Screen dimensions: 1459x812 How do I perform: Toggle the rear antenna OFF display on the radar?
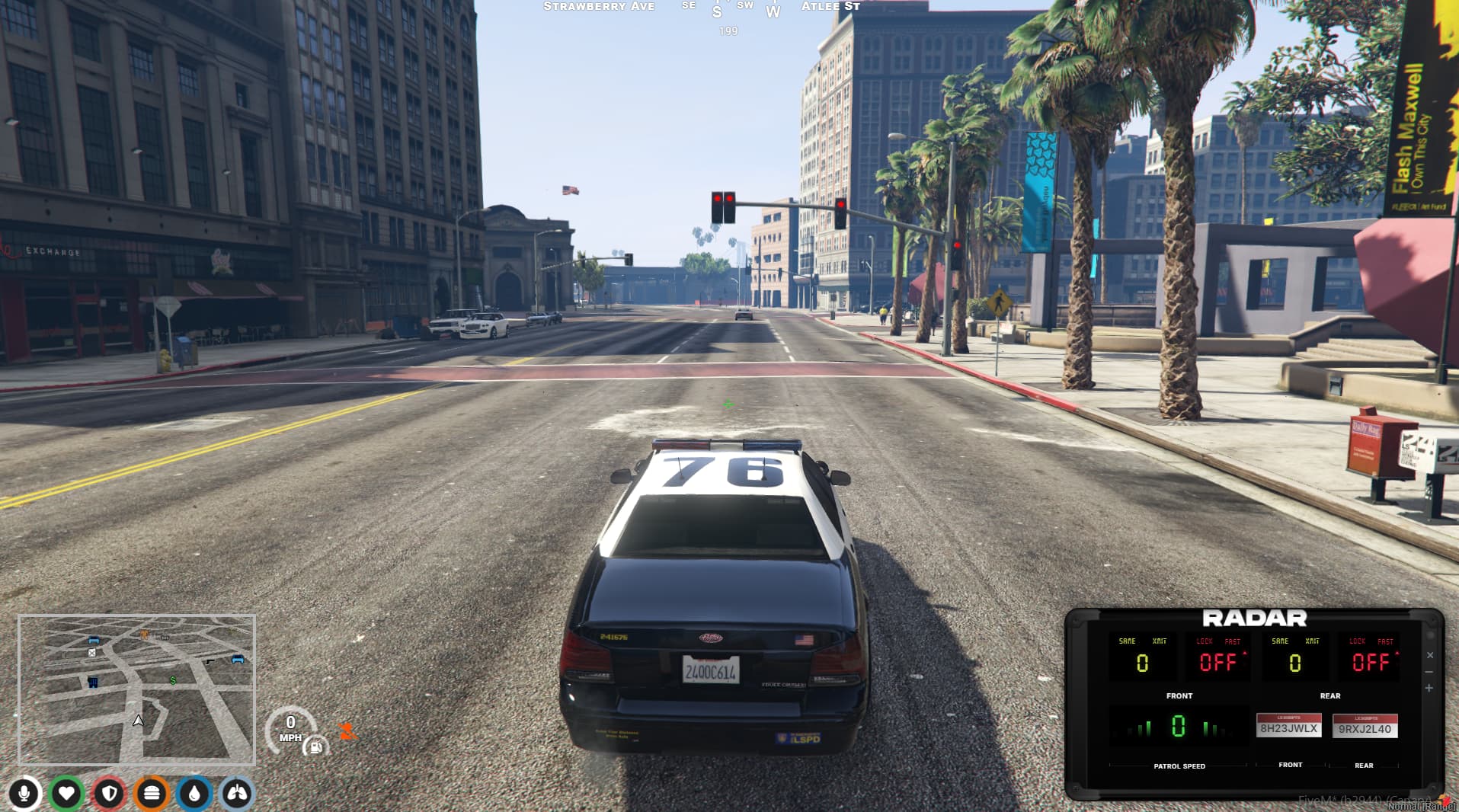pyautogui.click(x=1368, y=661)
